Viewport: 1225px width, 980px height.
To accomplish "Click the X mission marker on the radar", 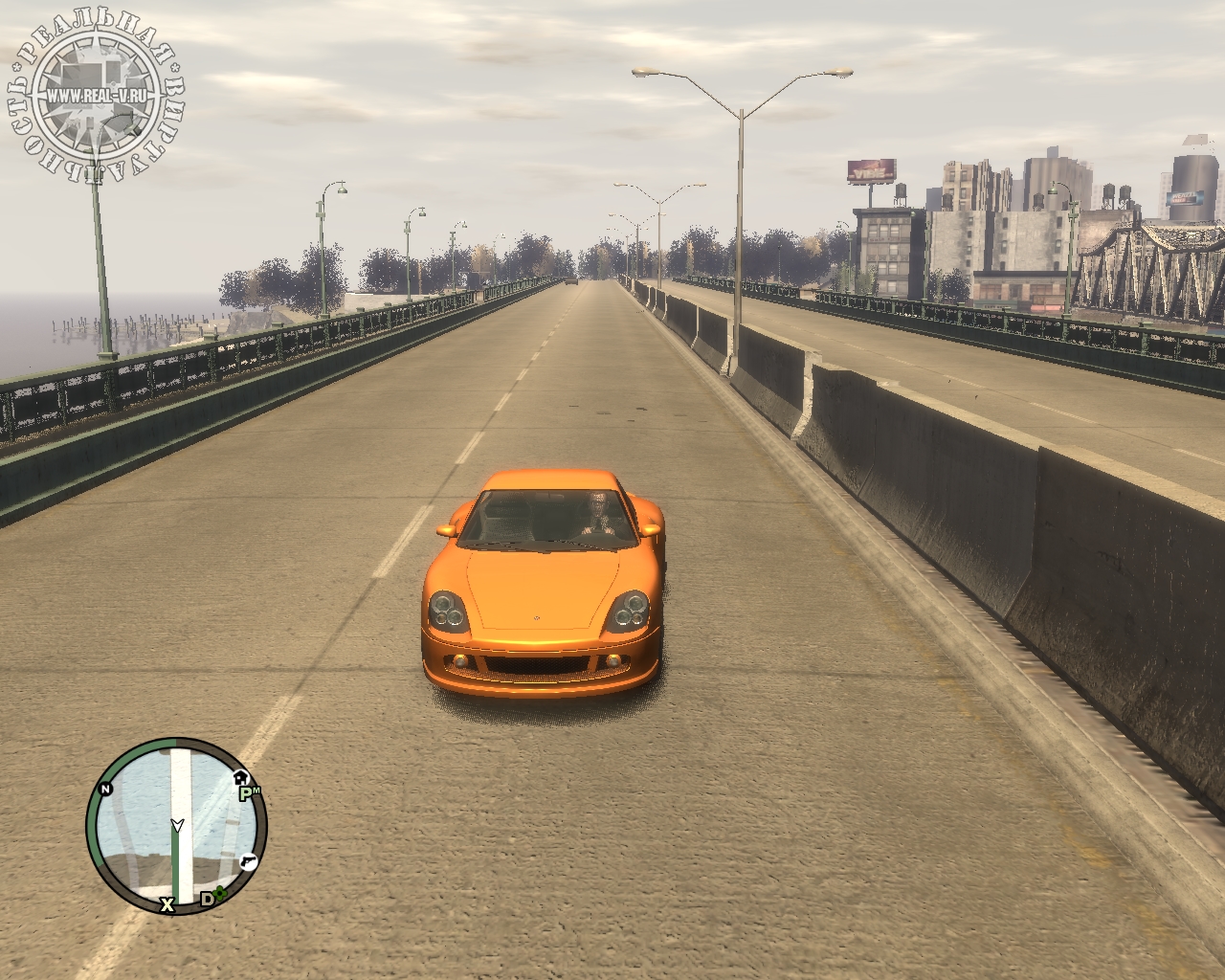I will (x=167, y=903).
